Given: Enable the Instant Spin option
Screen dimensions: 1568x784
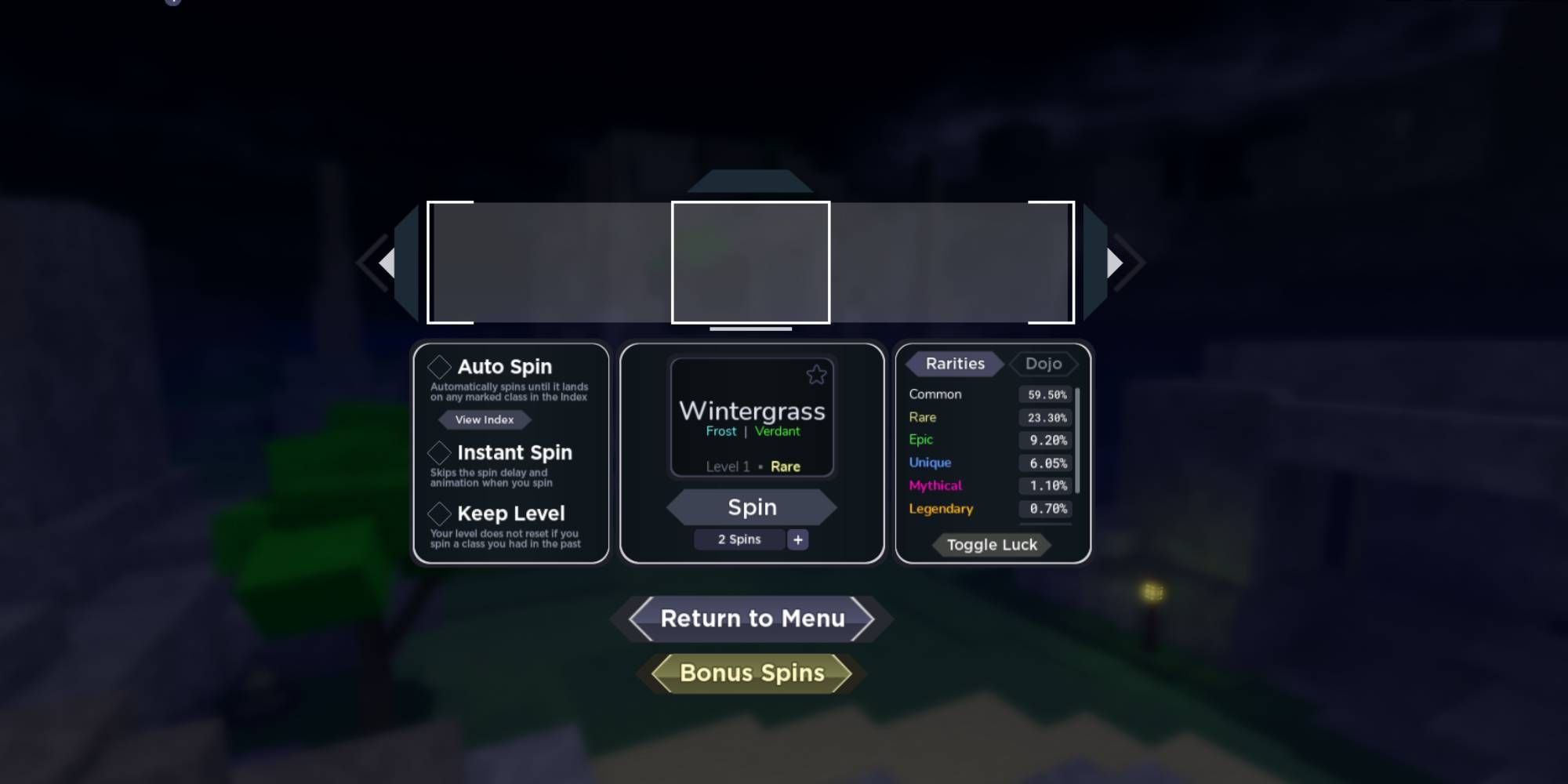Looking at the screenshot, I should pyautogui.click(x=439, y=452).
